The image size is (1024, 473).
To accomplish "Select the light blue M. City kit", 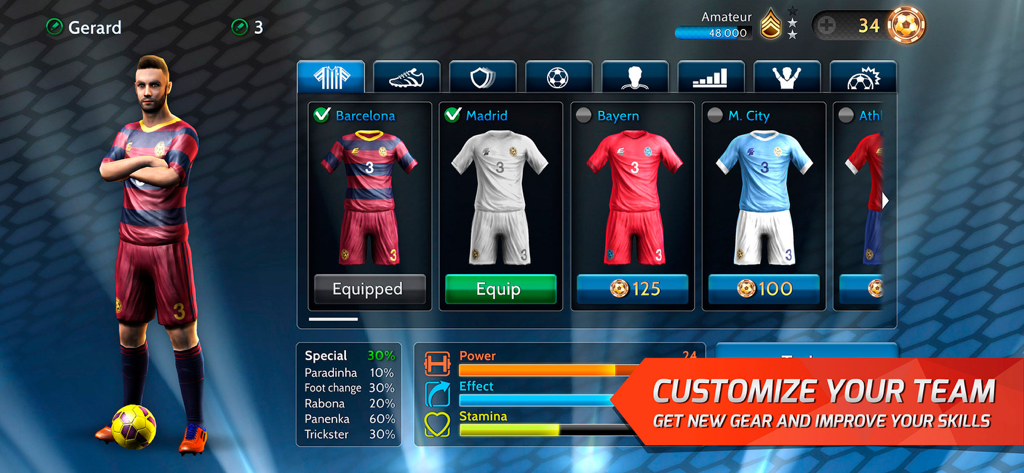I will (x=764, y=197).
